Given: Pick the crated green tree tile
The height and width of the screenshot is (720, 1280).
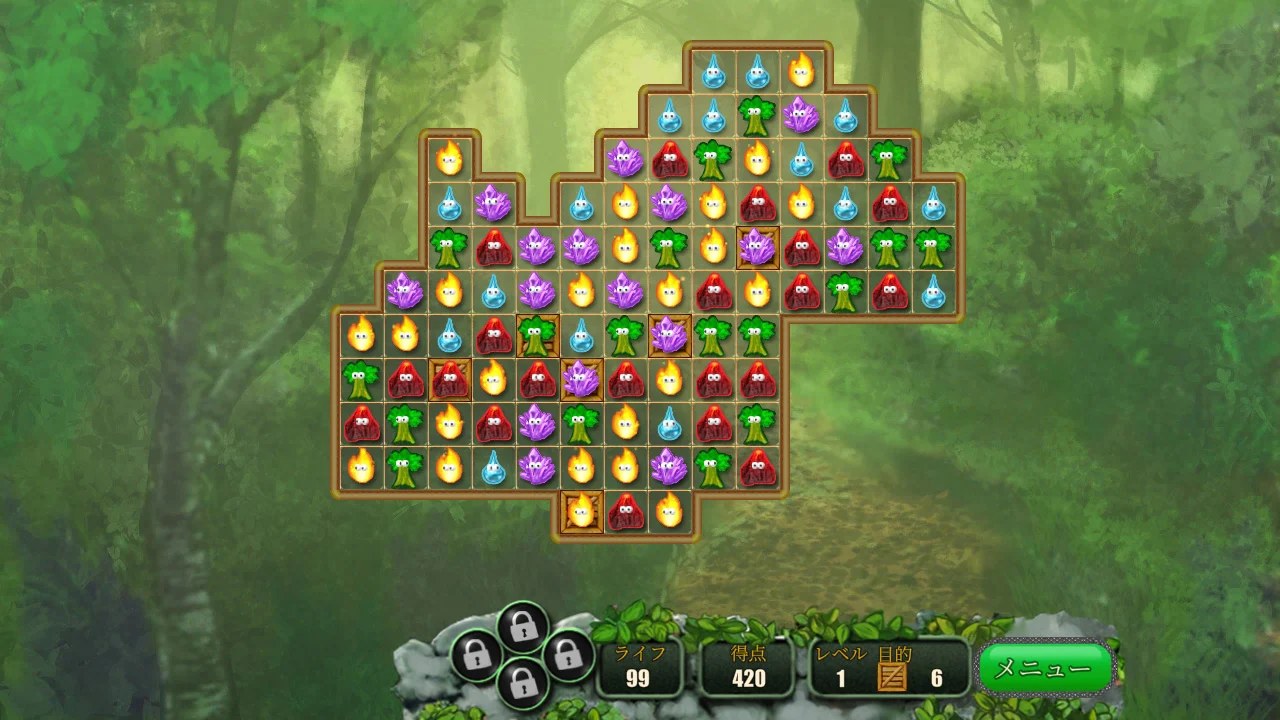Looking at the screenshot, I should (x=538, y=336).
